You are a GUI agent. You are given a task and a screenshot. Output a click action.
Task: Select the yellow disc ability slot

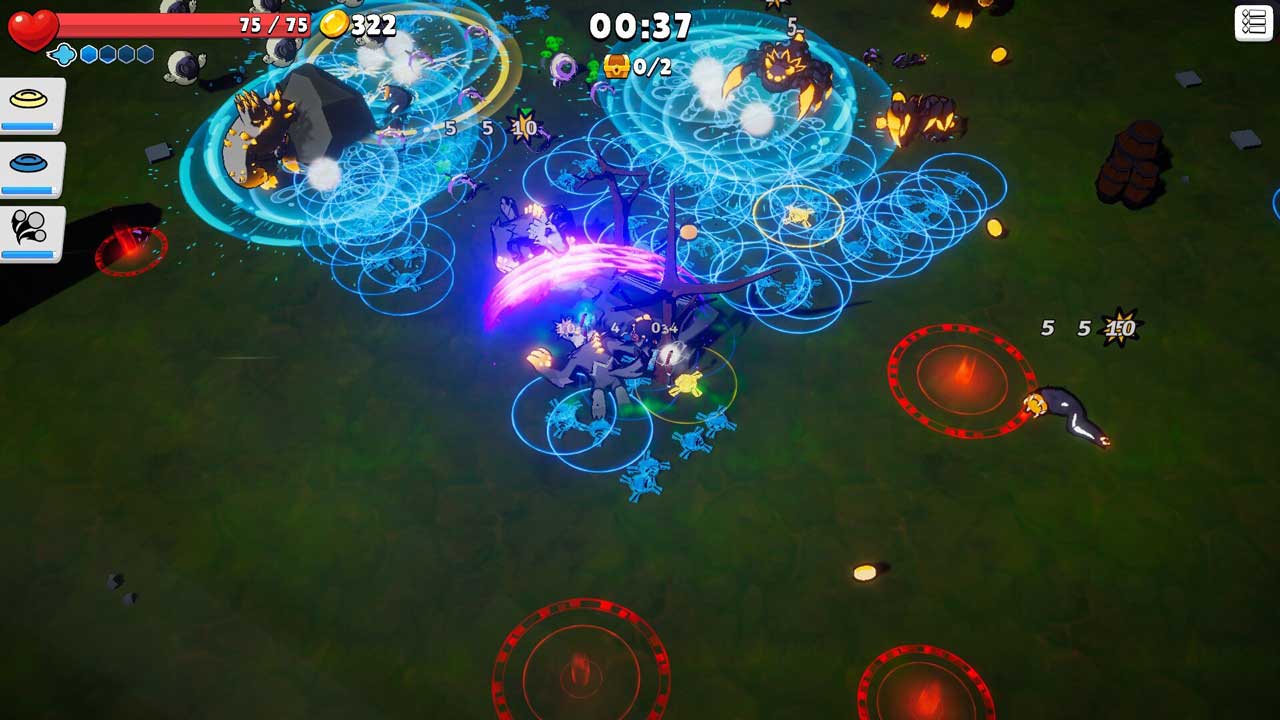pos(31,104)
